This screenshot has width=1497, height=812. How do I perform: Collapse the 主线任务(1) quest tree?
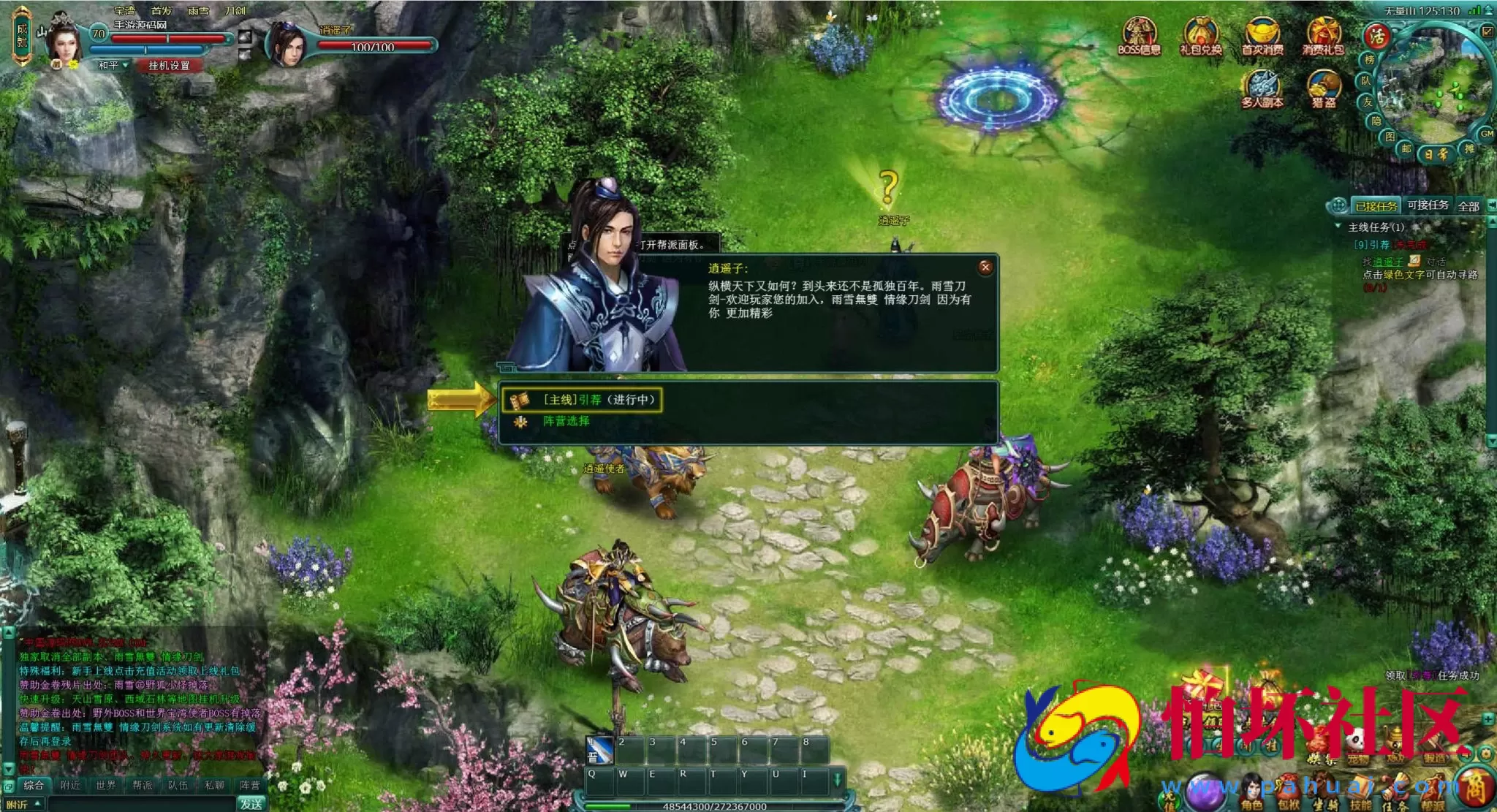(1338, 226)
